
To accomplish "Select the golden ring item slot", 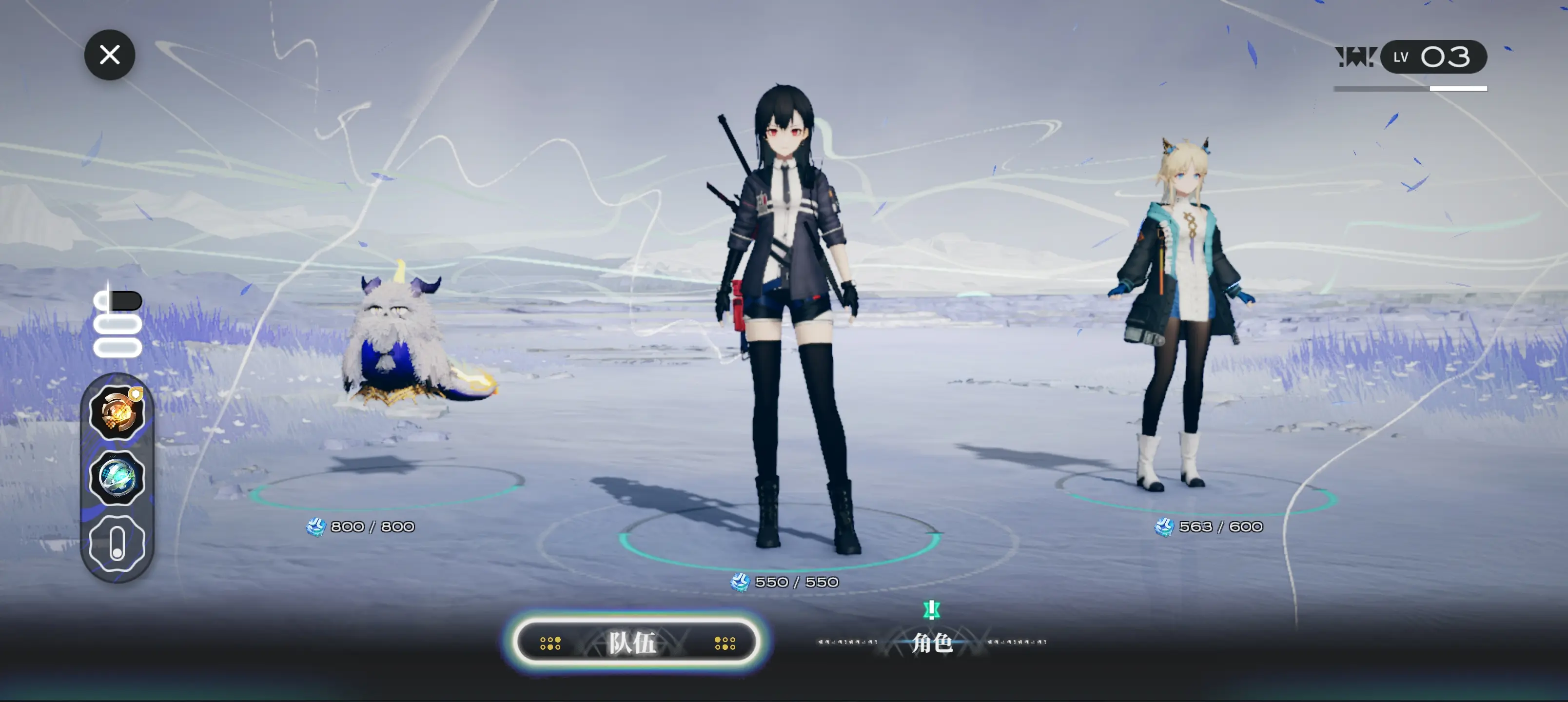I will point(117,413).
